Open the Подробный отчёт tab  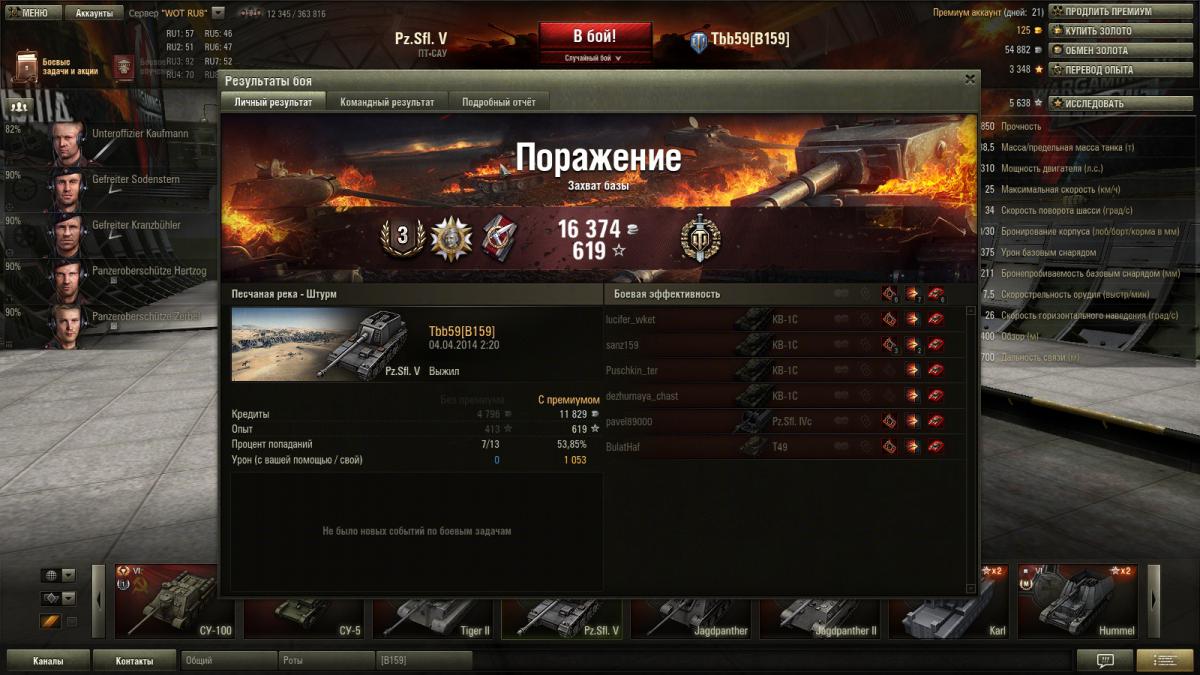tap(498, 102)
